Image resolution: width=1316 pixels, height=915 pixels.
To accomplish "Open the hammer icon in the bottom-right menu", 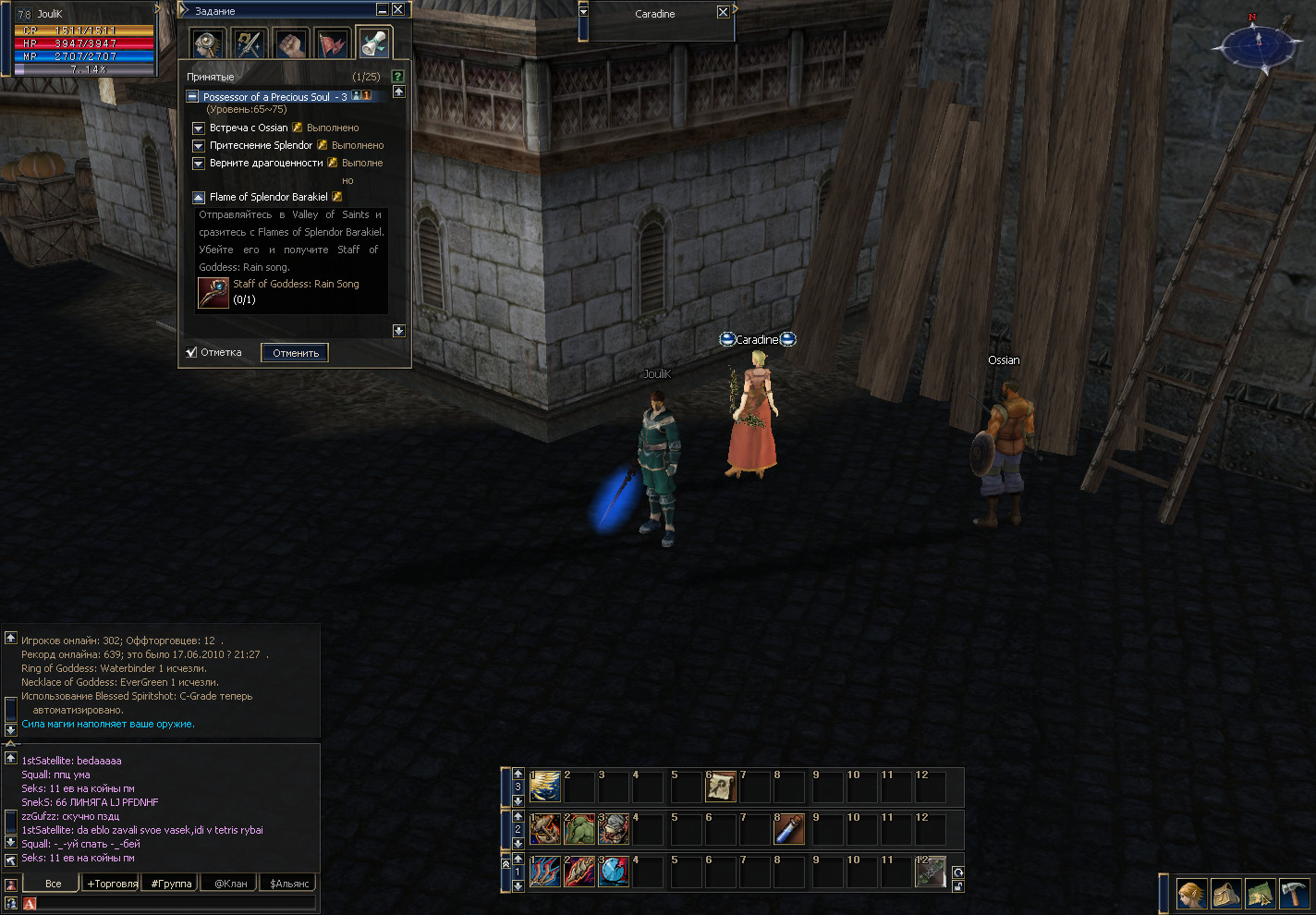I will pos(1295,894).
